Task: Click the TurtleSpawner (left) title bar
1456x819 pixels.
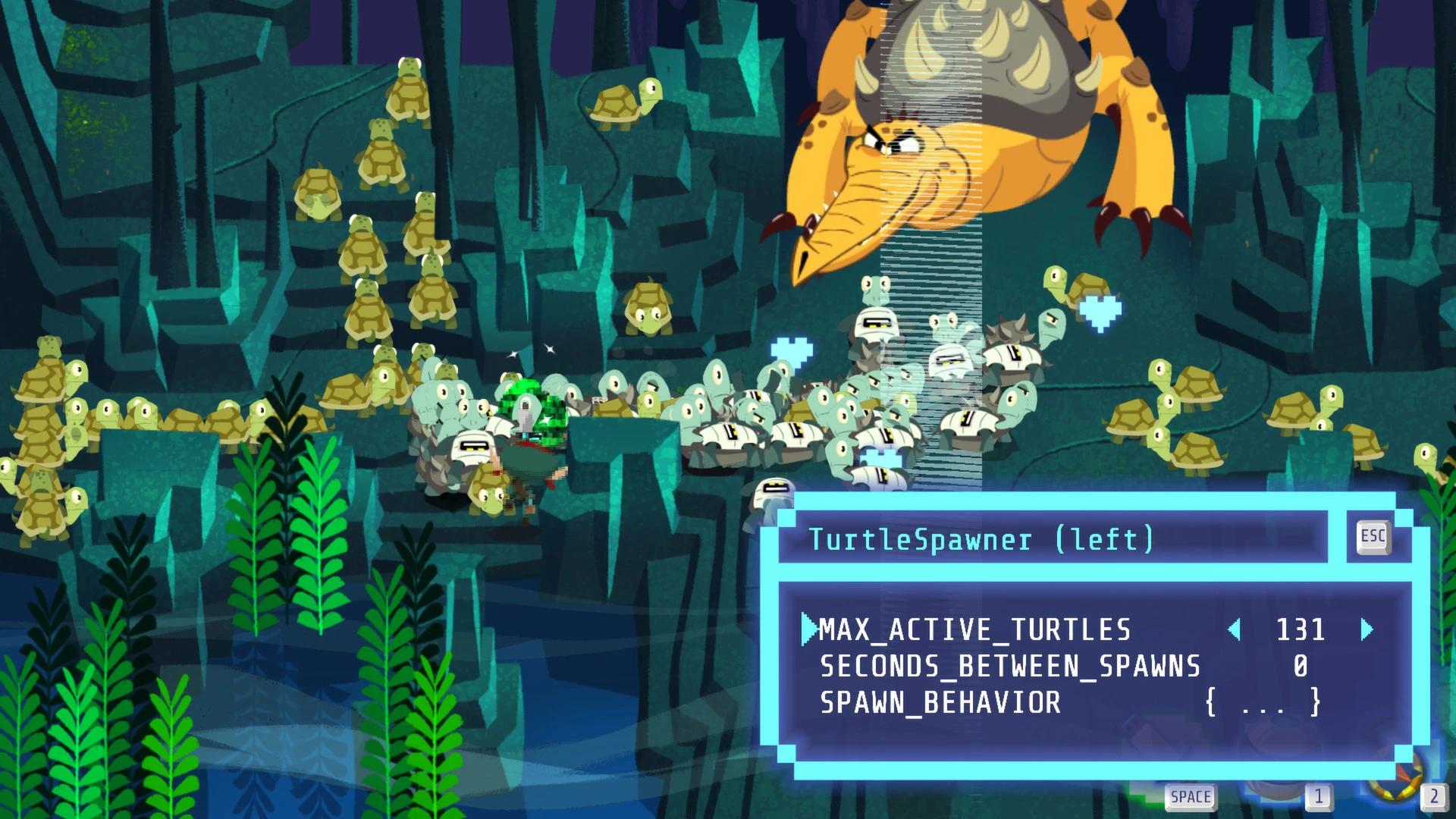Action: point(978,540)
